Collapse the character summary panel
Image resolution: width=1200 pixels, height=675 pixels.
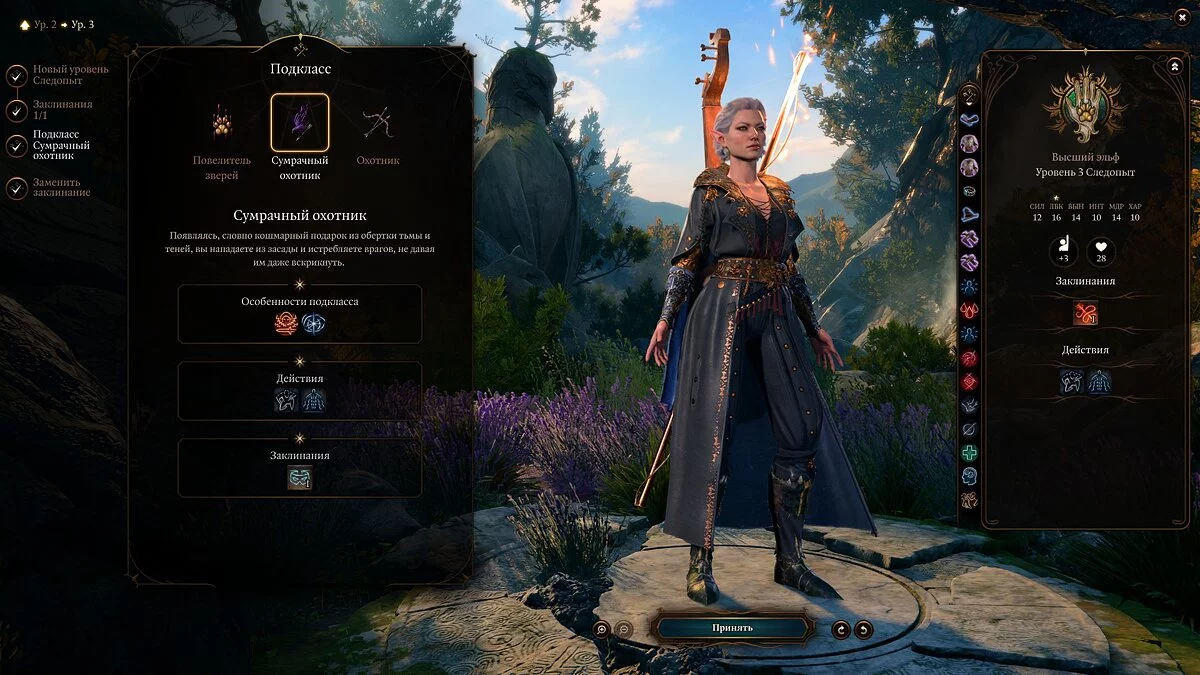coord(1174,66)
